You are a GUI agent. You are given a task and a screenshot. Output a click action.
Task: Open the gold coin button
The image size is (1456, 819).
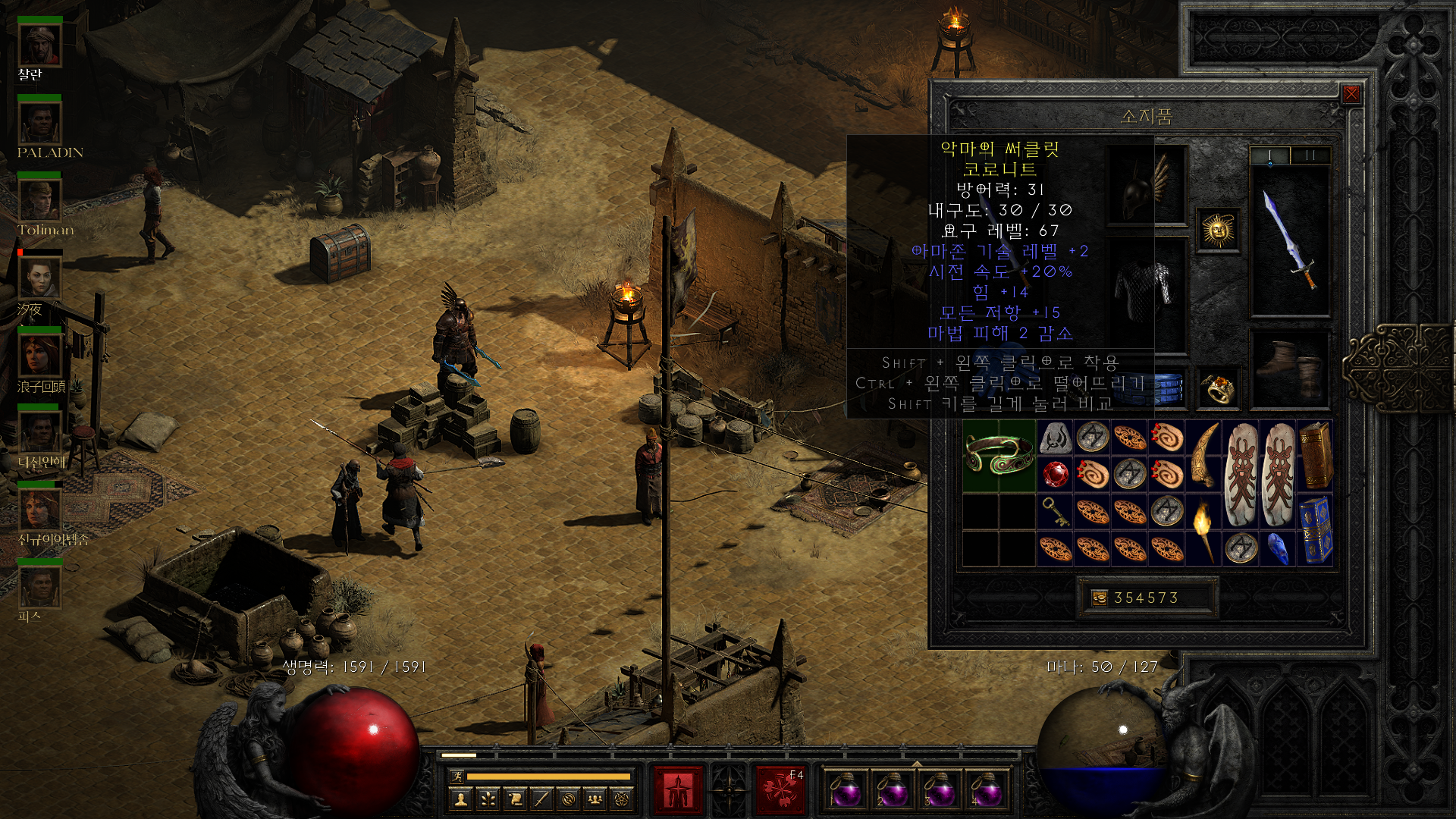pos(1099,598)
